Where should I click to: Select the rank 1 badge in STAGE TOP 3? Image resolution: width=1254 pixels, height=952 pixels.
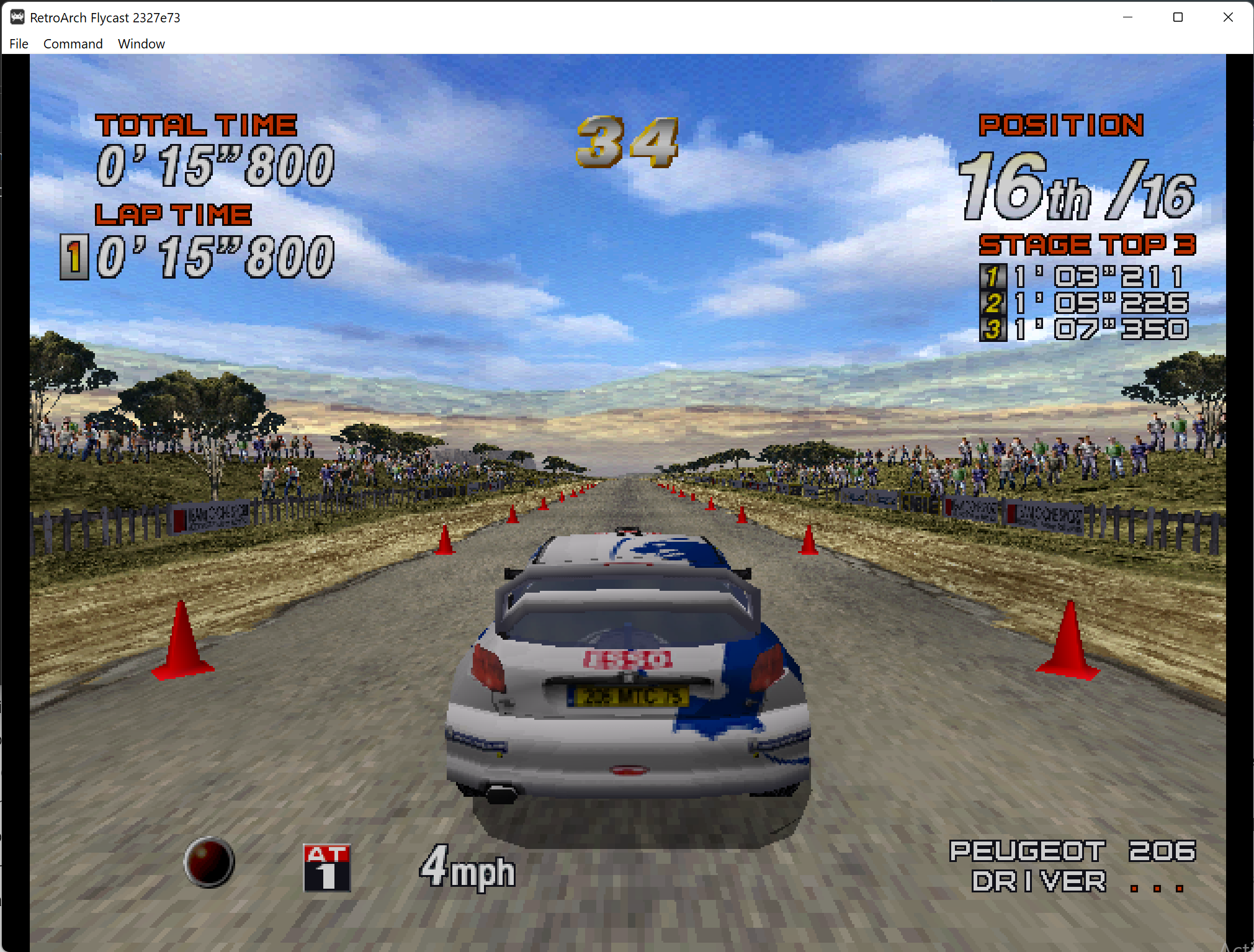992,276
